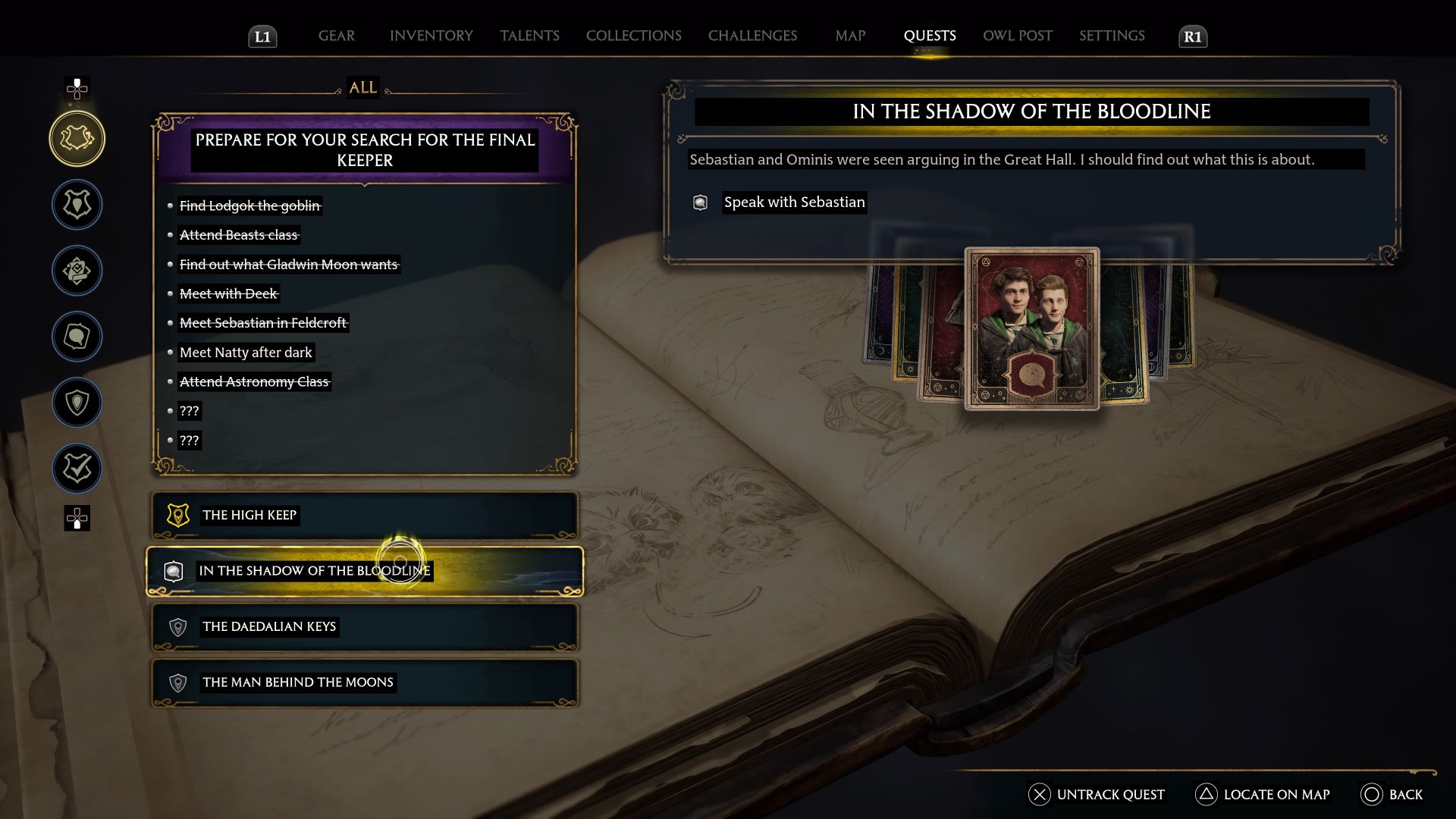
Task: Open the Main Quests category in the sidebar
Action: [x=77, y=205]
